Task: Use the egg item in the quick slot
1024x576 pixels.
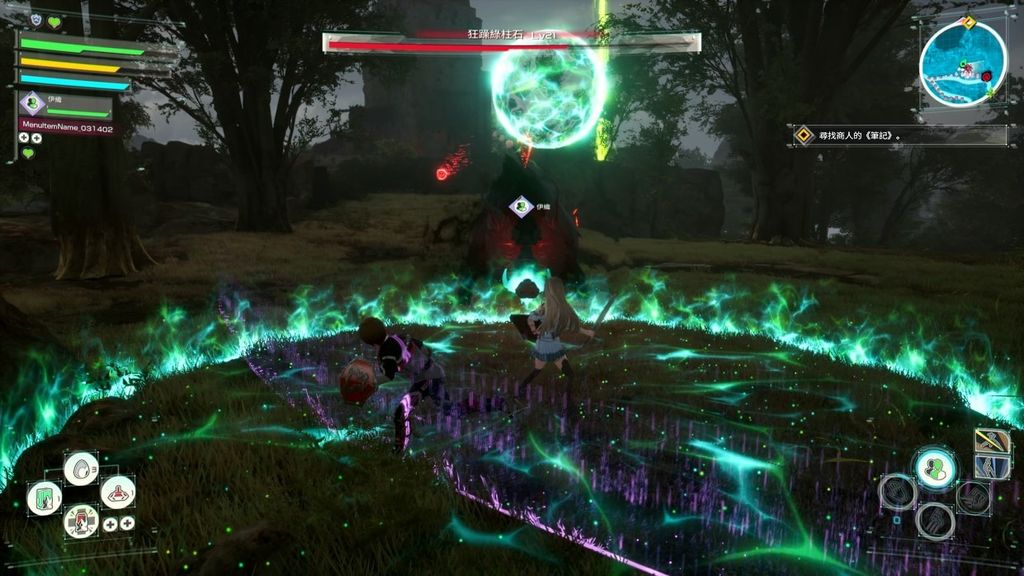Action: click(x=81, y=467)
